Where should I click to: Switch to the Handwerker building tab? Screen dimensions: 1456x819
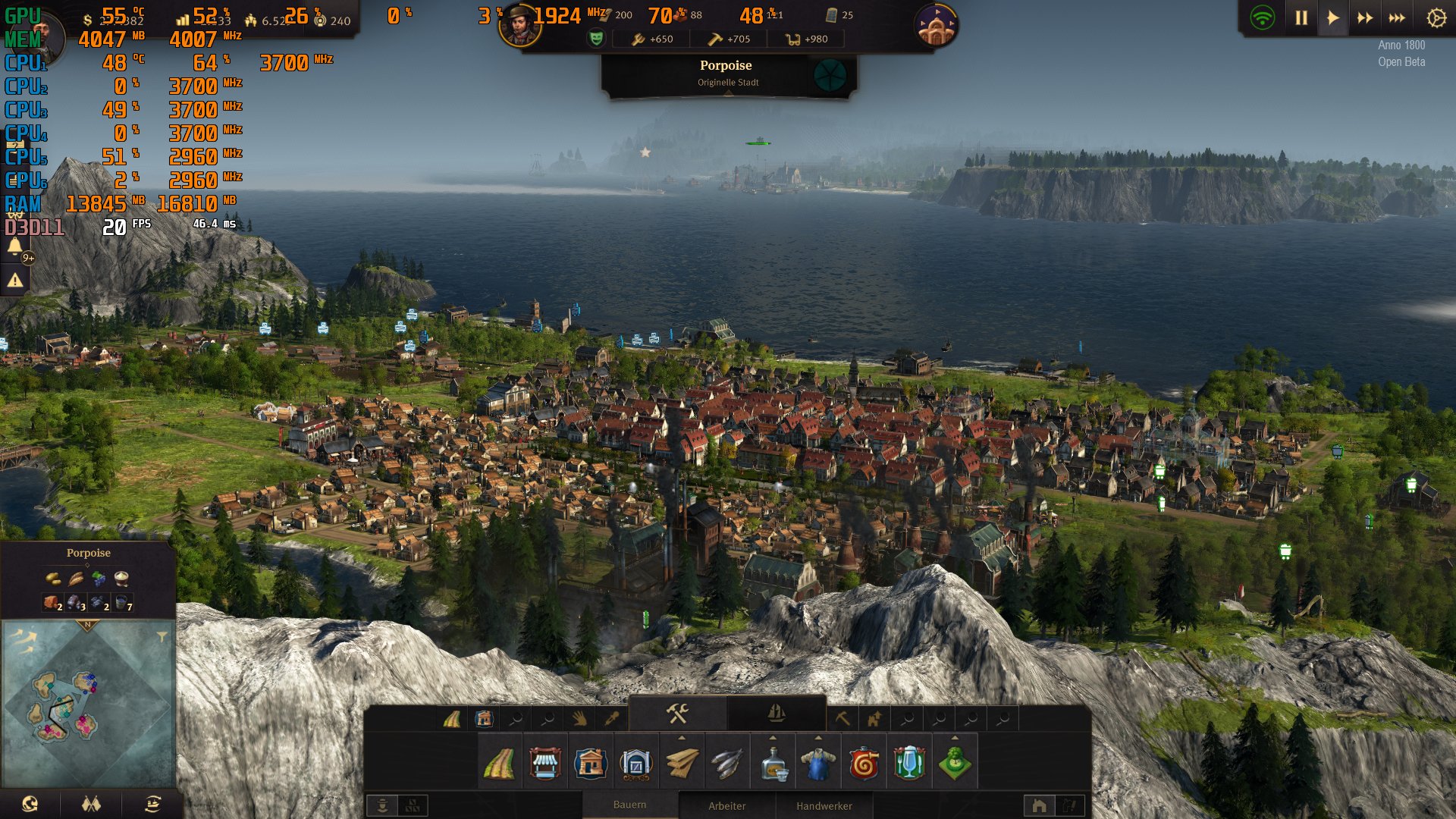[824, 805]
